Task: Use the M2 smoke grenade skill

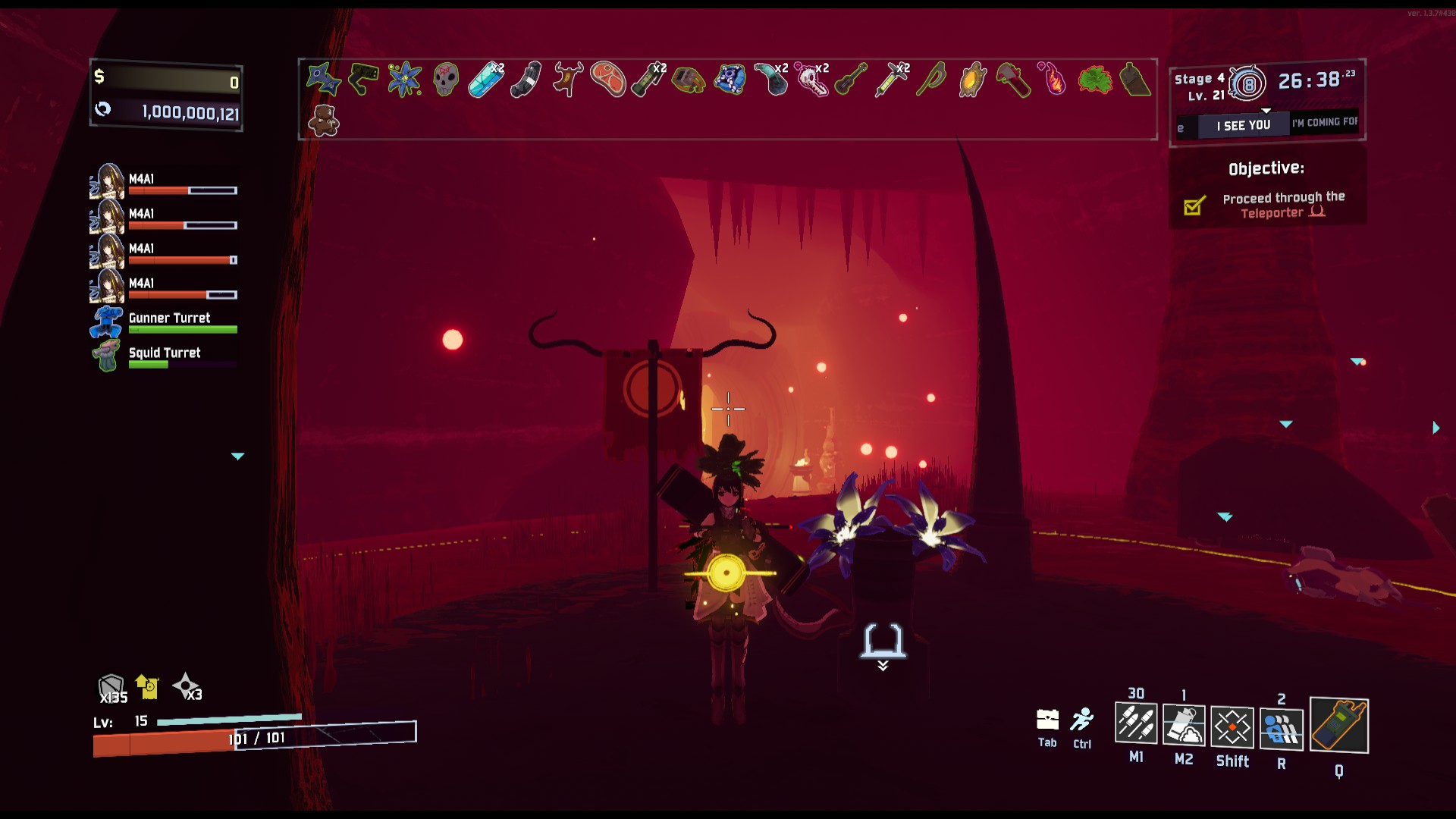Action: pos(1183,724)
